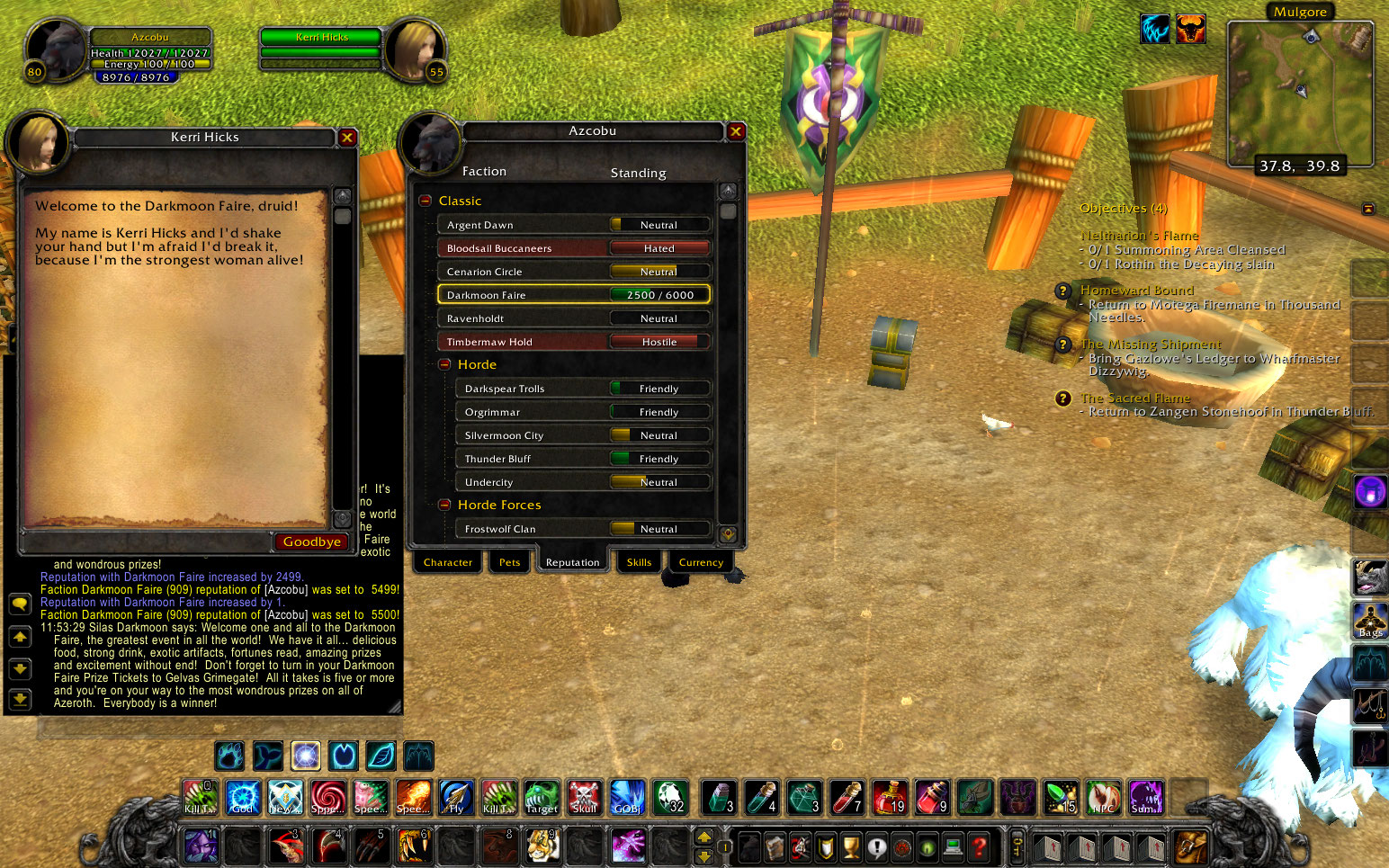The image size is (1389, 868).
Task: Click the GObj macro on the action bar
Action: [627, 798]
